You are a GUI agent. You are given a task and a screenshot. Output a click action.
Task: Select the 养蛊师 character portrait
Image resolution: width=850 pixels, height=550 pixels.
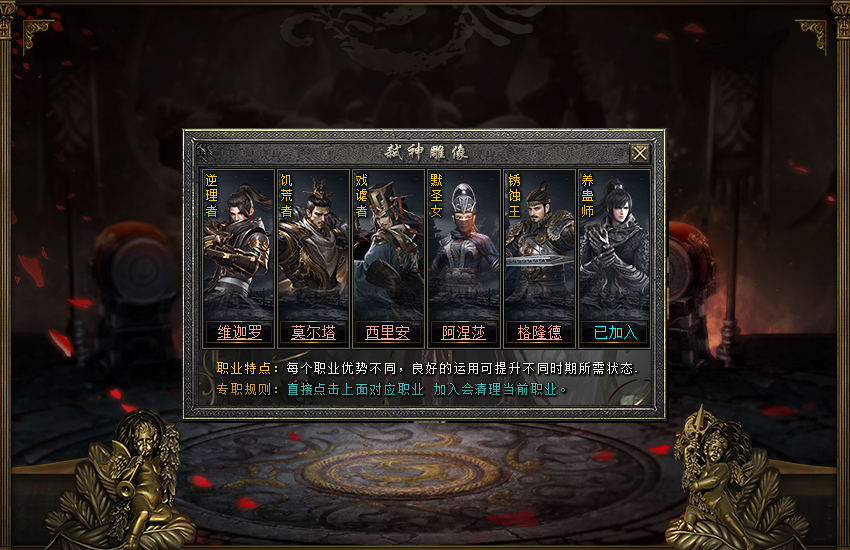tap(616, 245)
